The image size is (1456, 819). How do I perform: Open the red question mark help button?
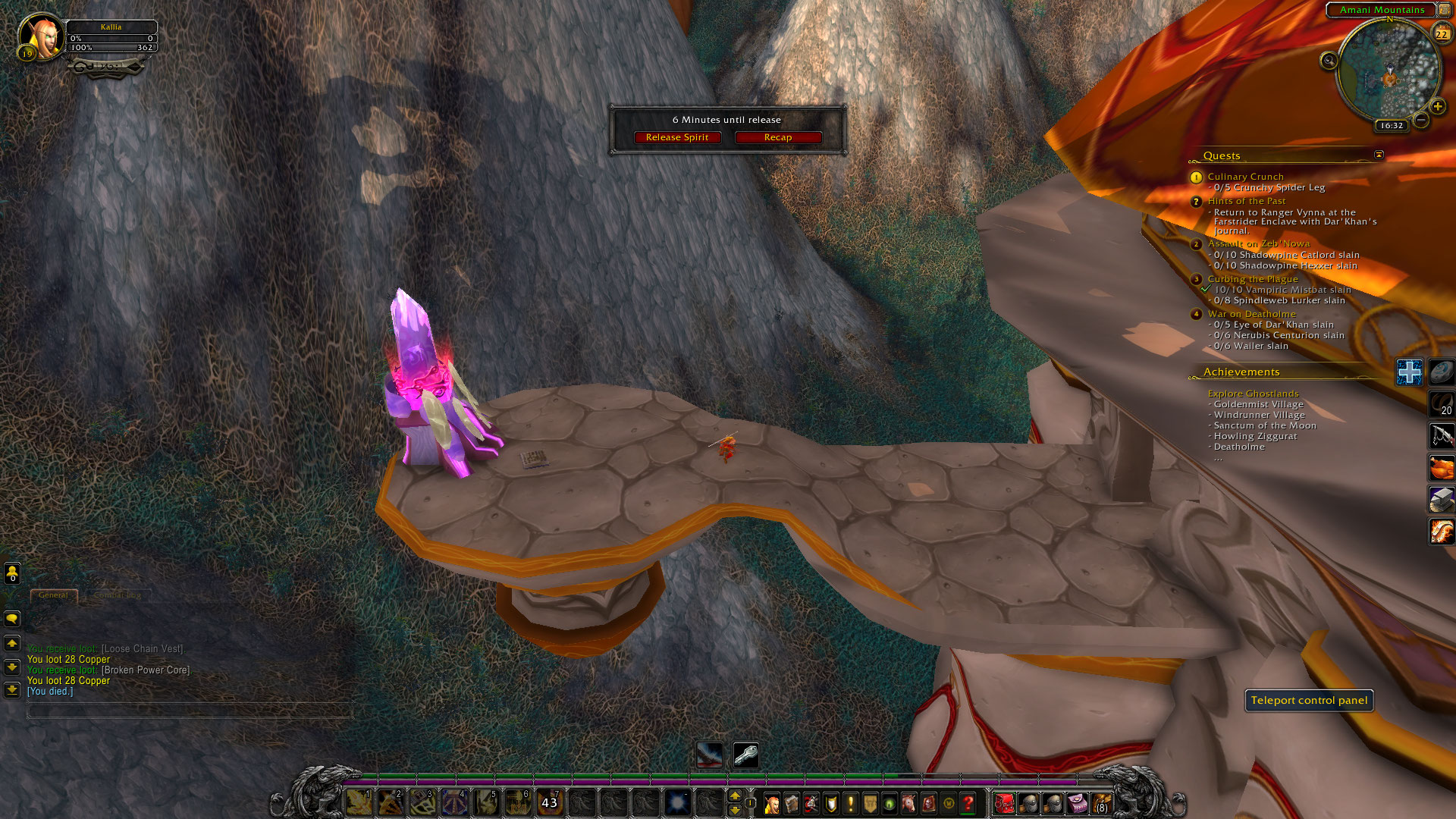968,803
